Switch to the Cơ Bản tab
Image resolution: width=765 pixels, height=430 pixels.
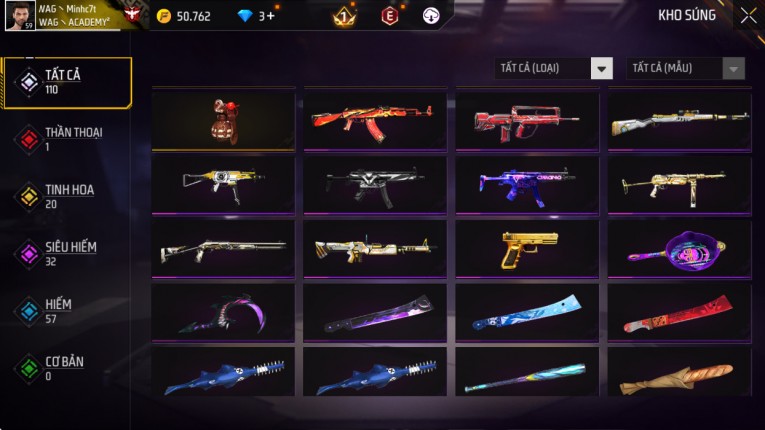click(66, 367)
